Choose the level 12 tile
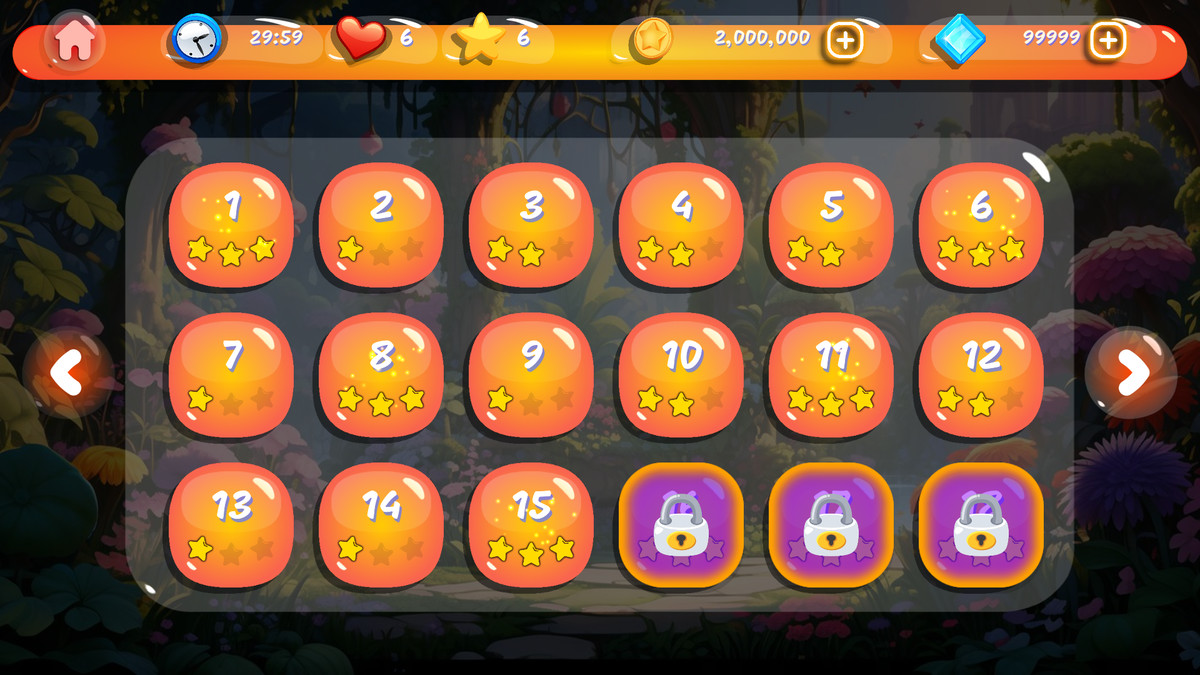The width and height of the screenshot is (1200, 675). pyautogui.click(x=981, y=375)
